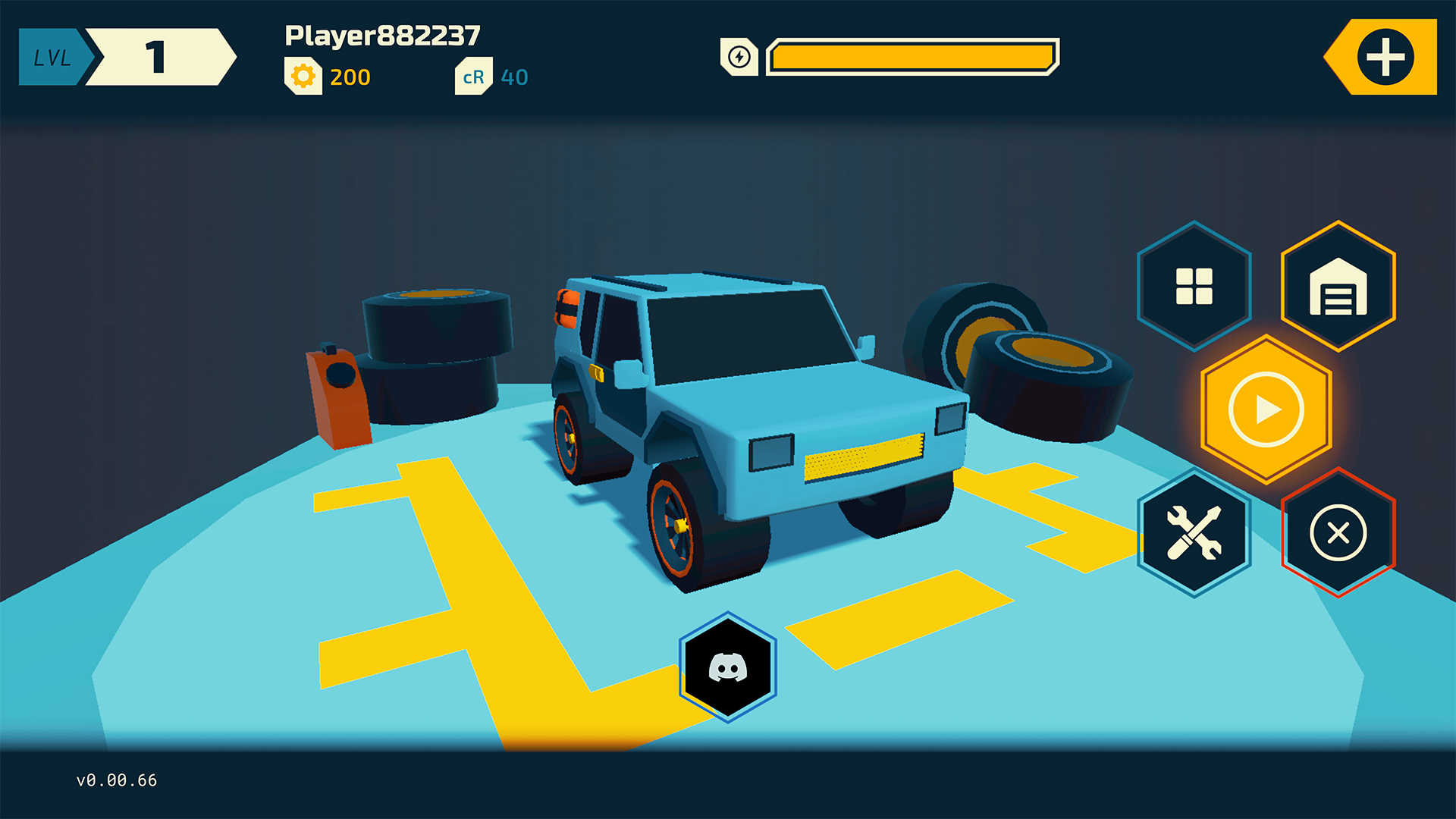Click the red-outlined X exit button

[x=1338, y=532]
